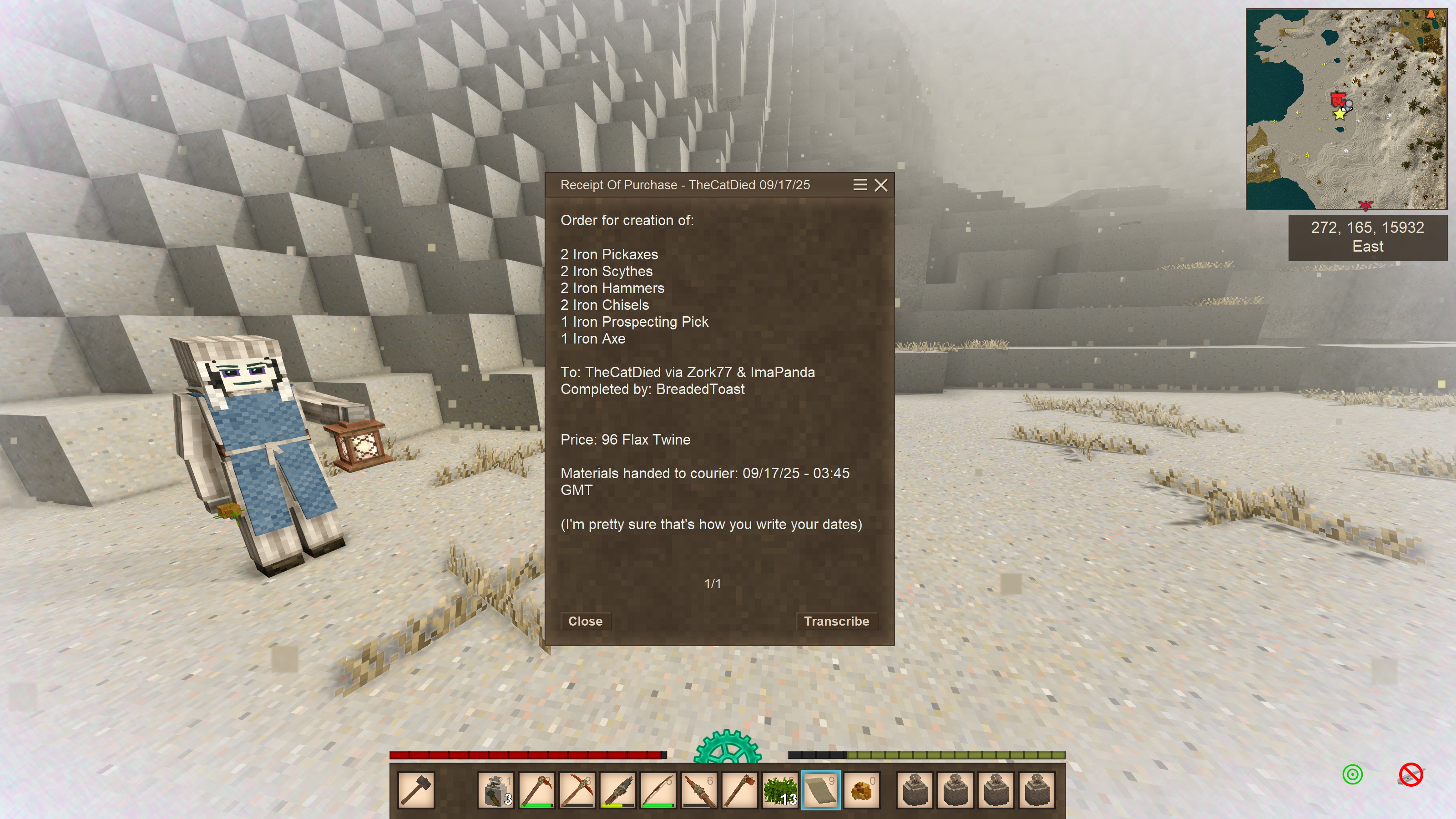The width and height of the screenshot is (1456, 819).
Task: Click the coordinates display under the minimap
Action: [x=1367, y=237]
